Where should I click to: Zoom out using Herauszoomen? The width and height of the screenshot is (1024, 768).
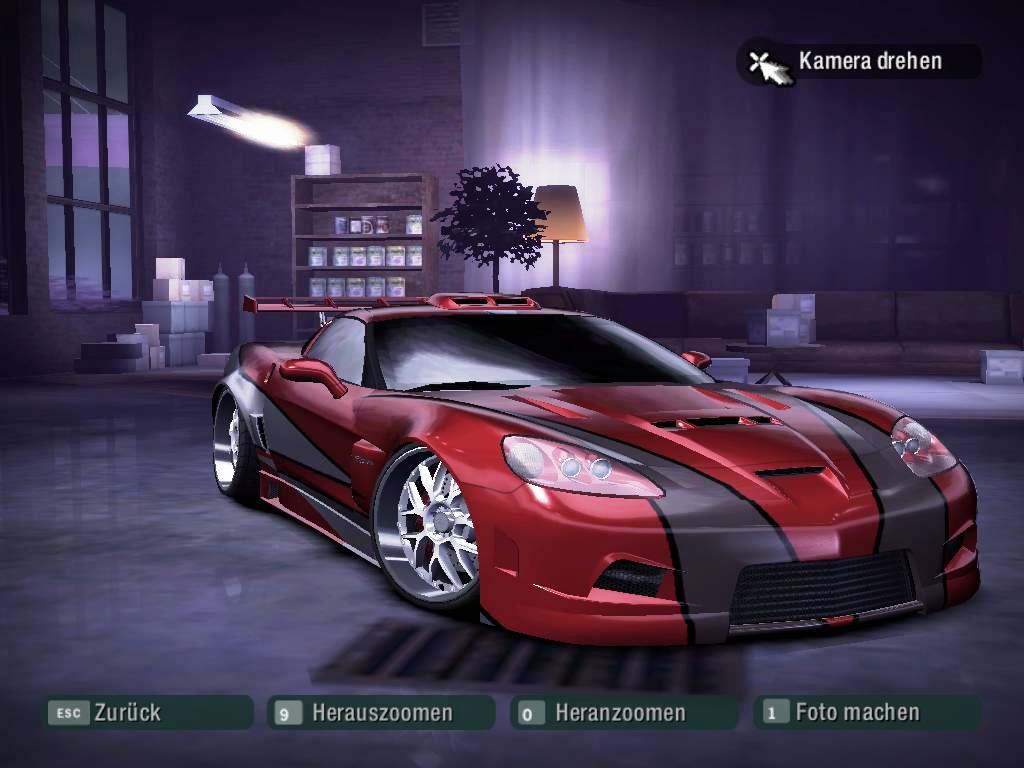click(381, 713)
